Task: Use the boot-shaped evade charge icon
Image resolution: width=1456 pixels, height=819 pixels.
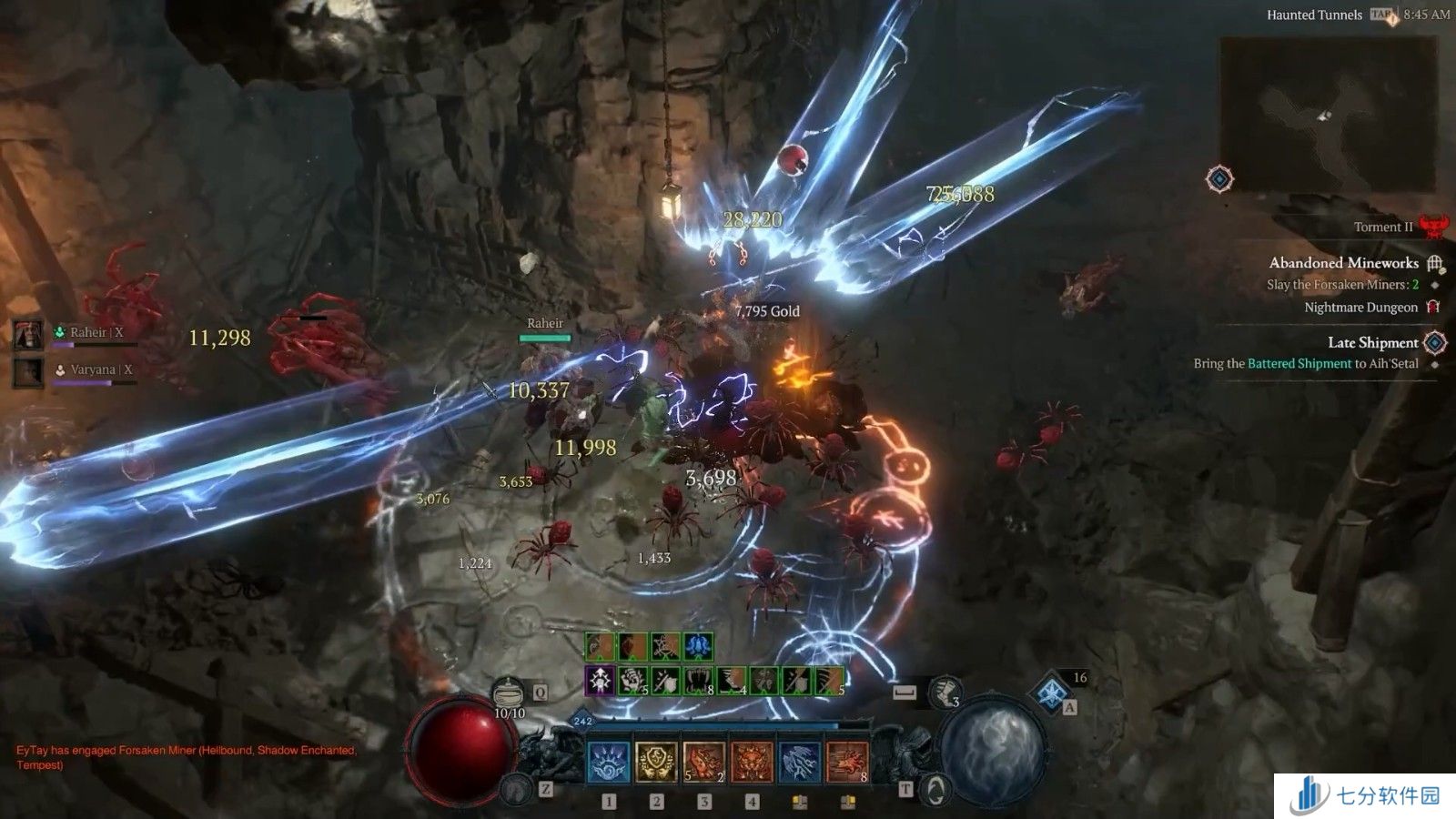Action: point(945,693)
